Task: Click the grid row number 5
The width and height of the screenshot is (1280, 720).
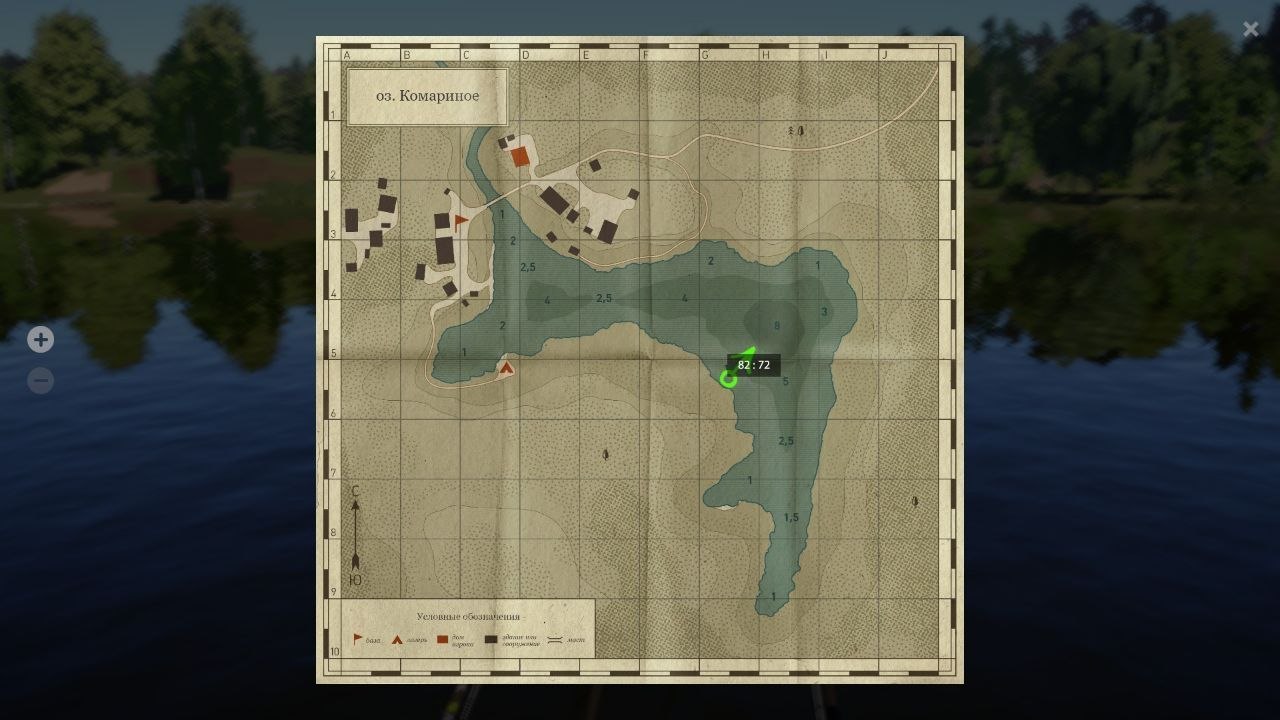Action: 333,352
